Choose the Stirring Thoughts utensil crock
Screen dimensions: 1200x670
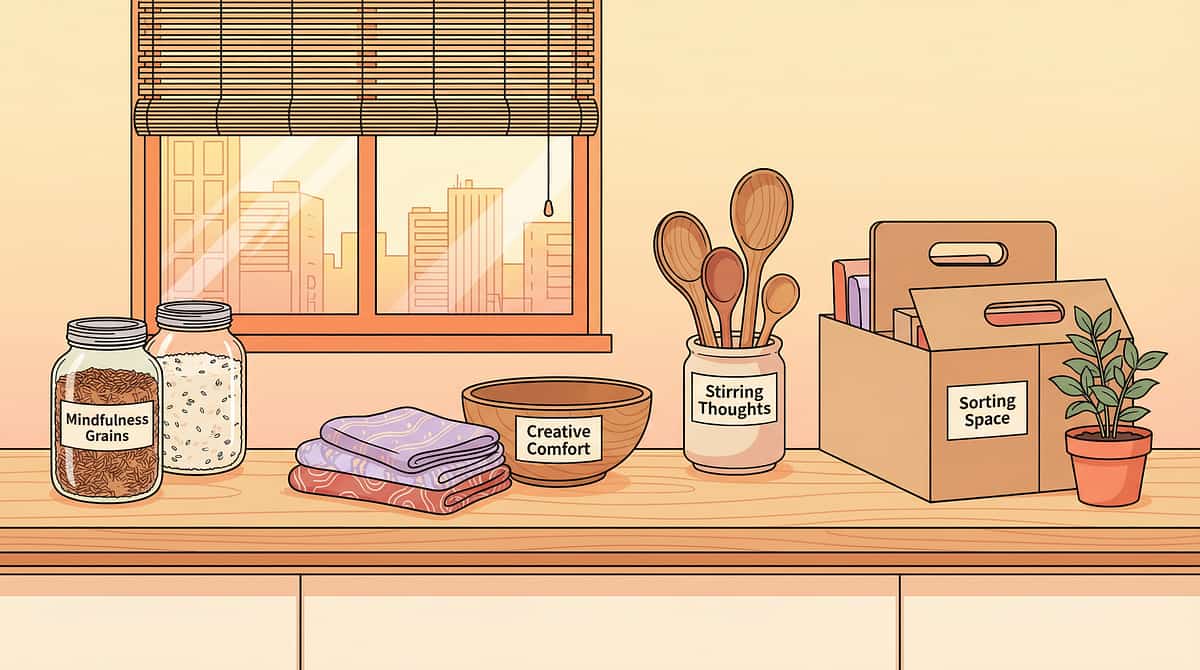(734, 405)
